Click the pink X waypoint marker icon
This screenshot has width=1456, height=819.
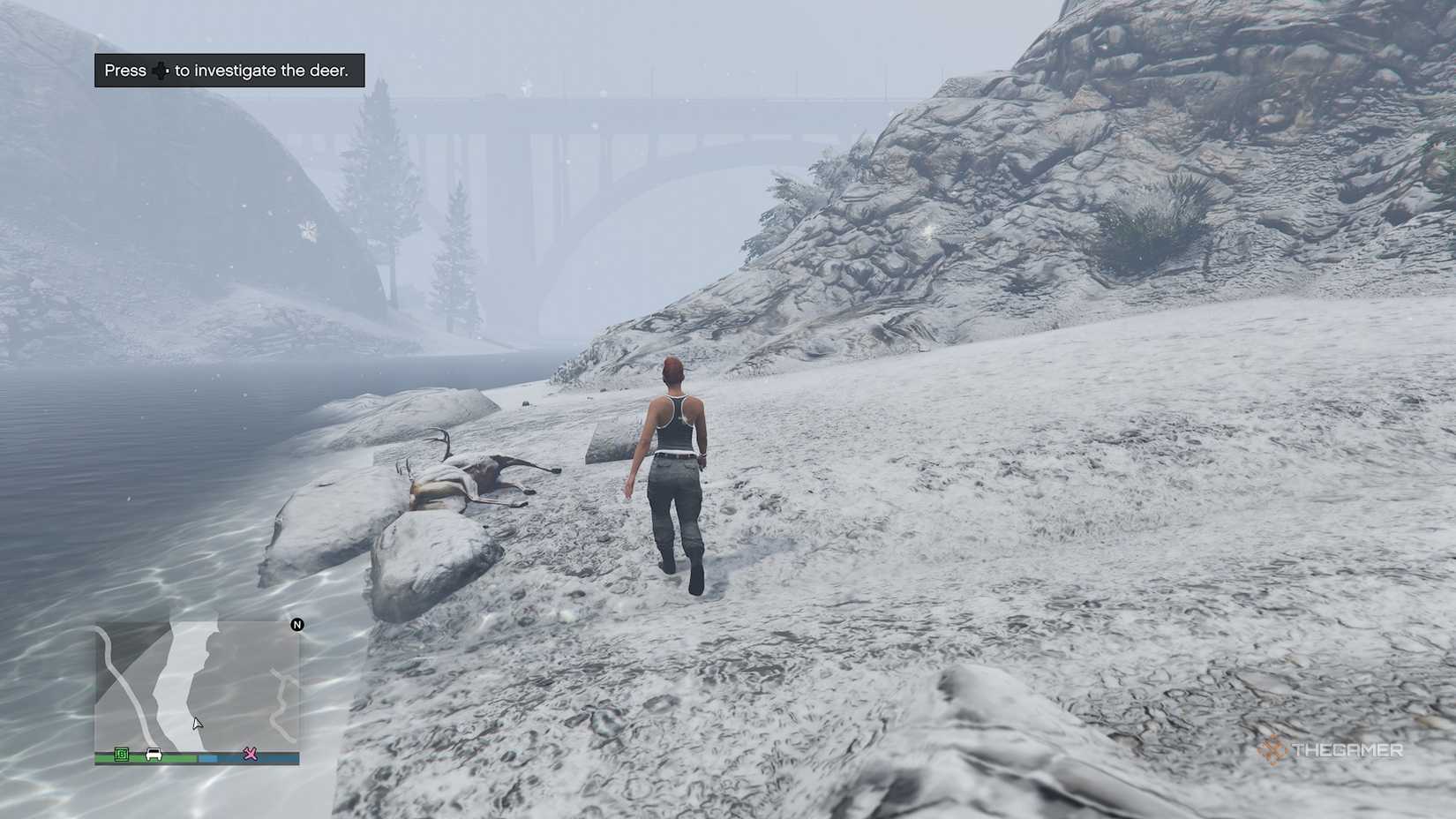pos(250,755)
